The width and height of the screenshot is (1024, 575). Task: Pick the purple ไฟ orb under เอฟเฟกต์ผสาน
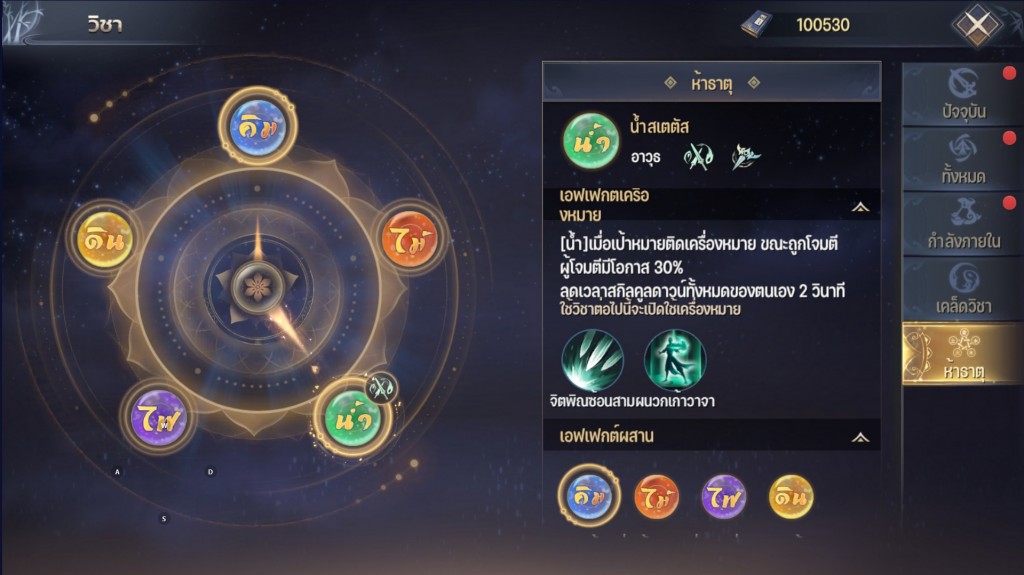[724, 496]
